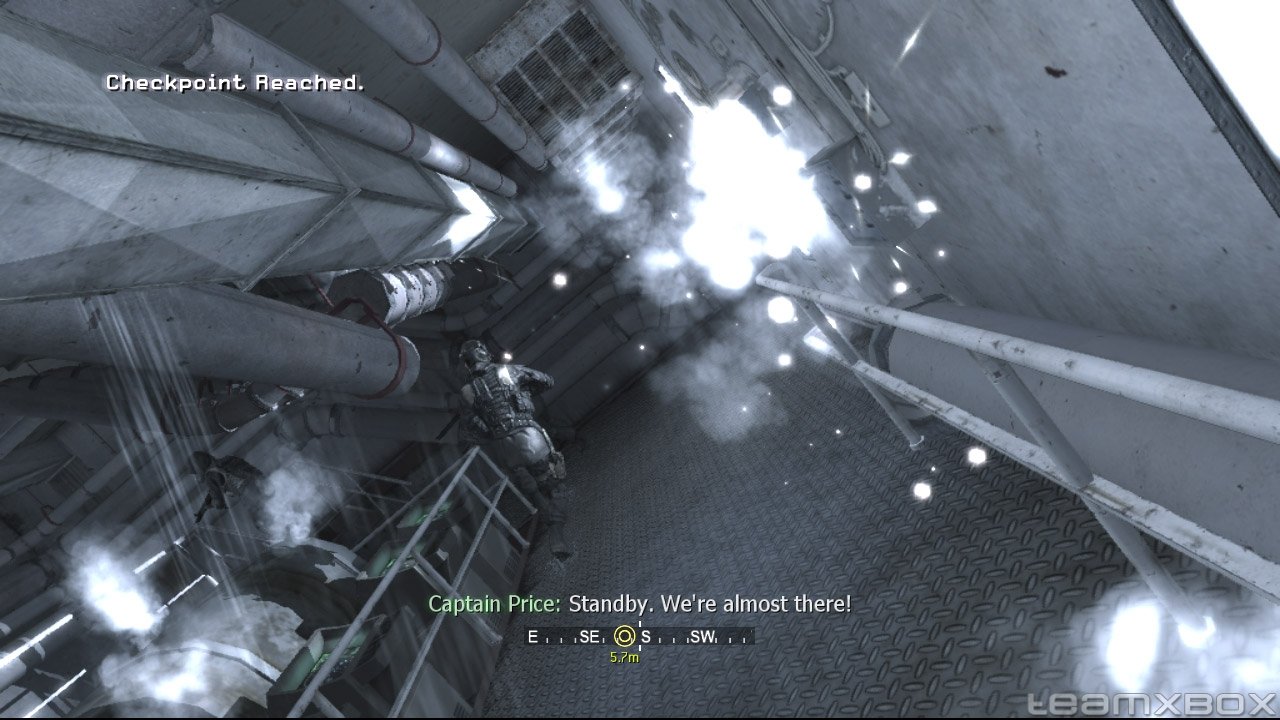Click the yellow objective marker on the compass
The image size is (1280, 720).
coord(625,636)
